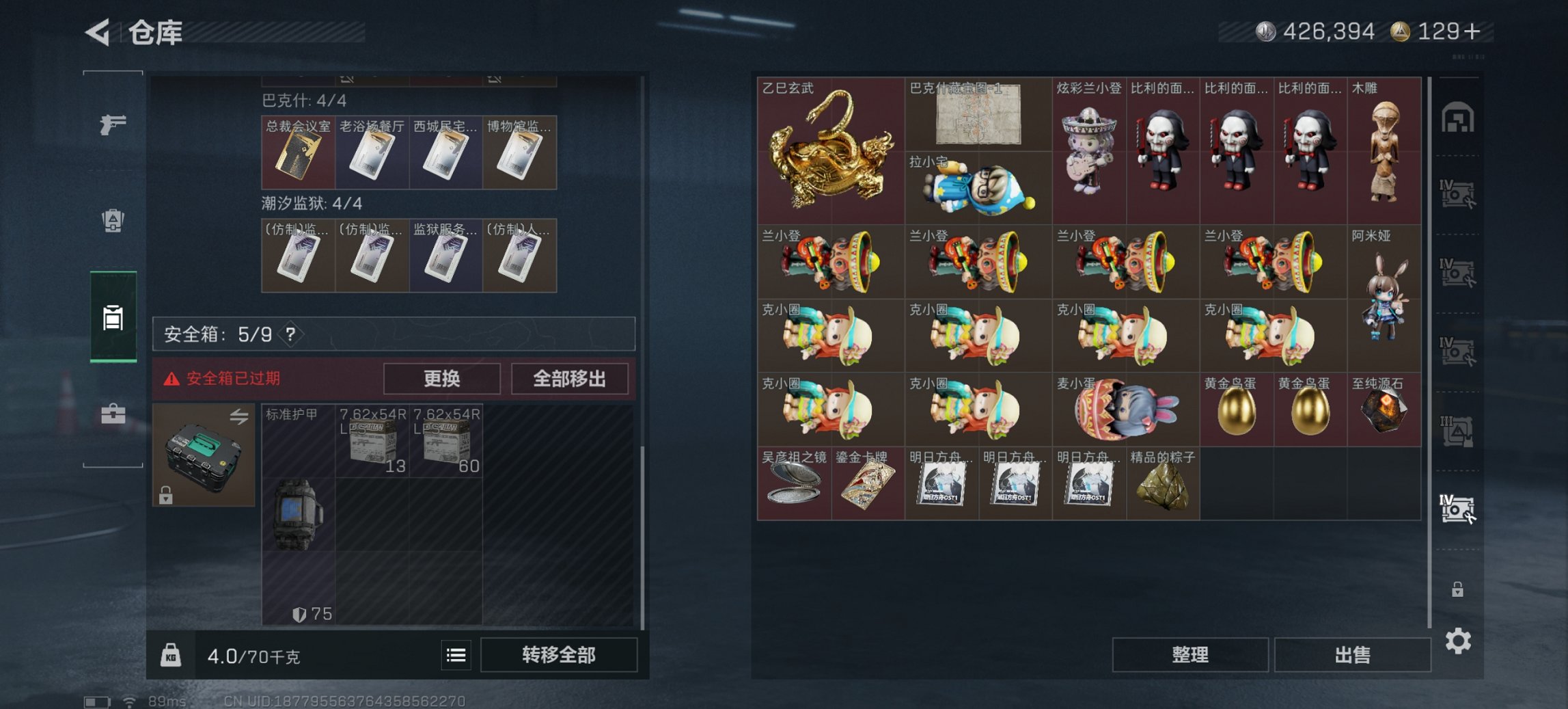Viewport: 1568px width, 709px height.
Task: Click 全部移出 to remove all items
Action: click(570, 378)
